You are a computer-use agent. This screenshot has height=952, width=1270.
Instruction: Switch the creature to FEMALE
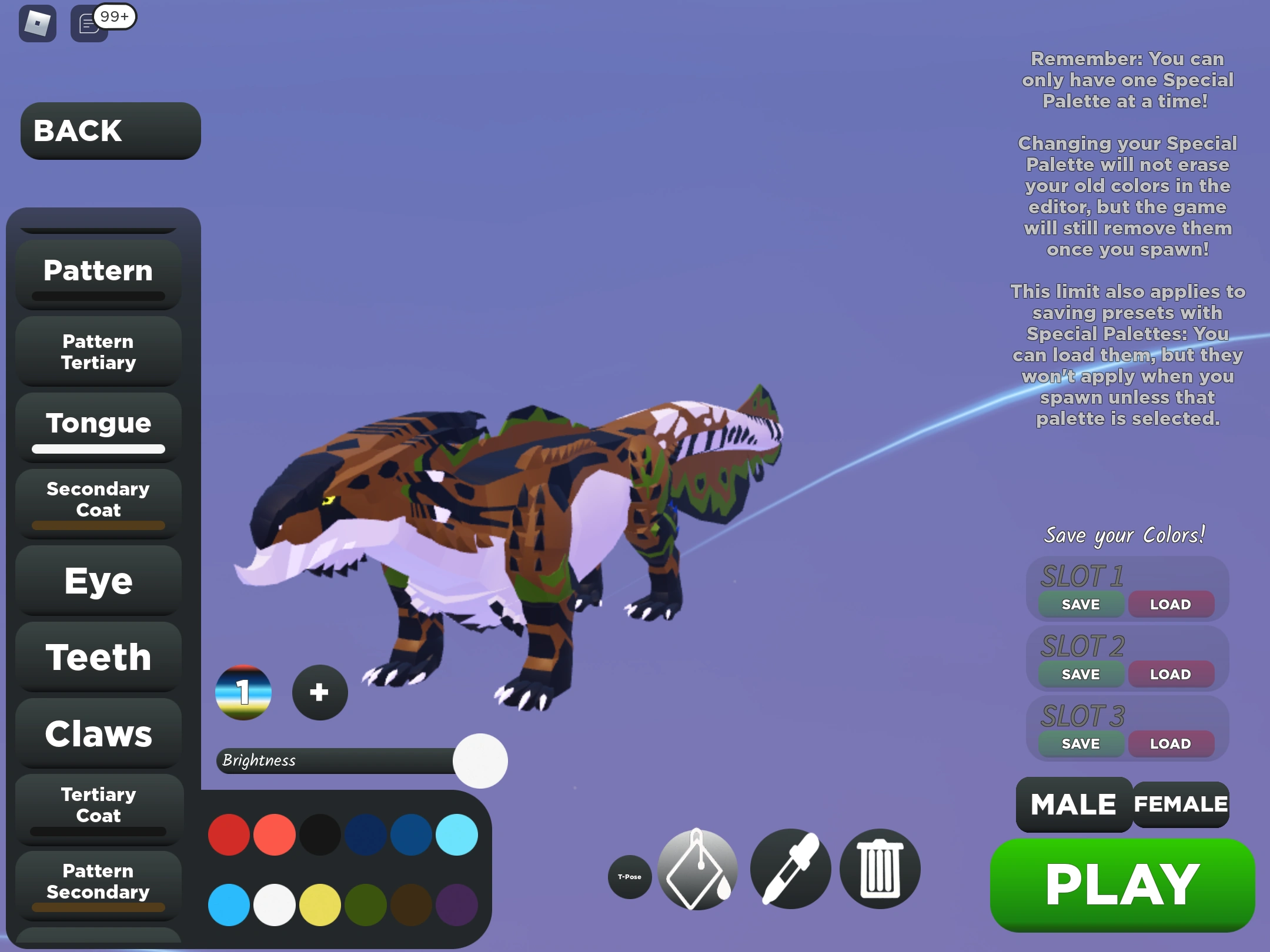coord(1180,804)
